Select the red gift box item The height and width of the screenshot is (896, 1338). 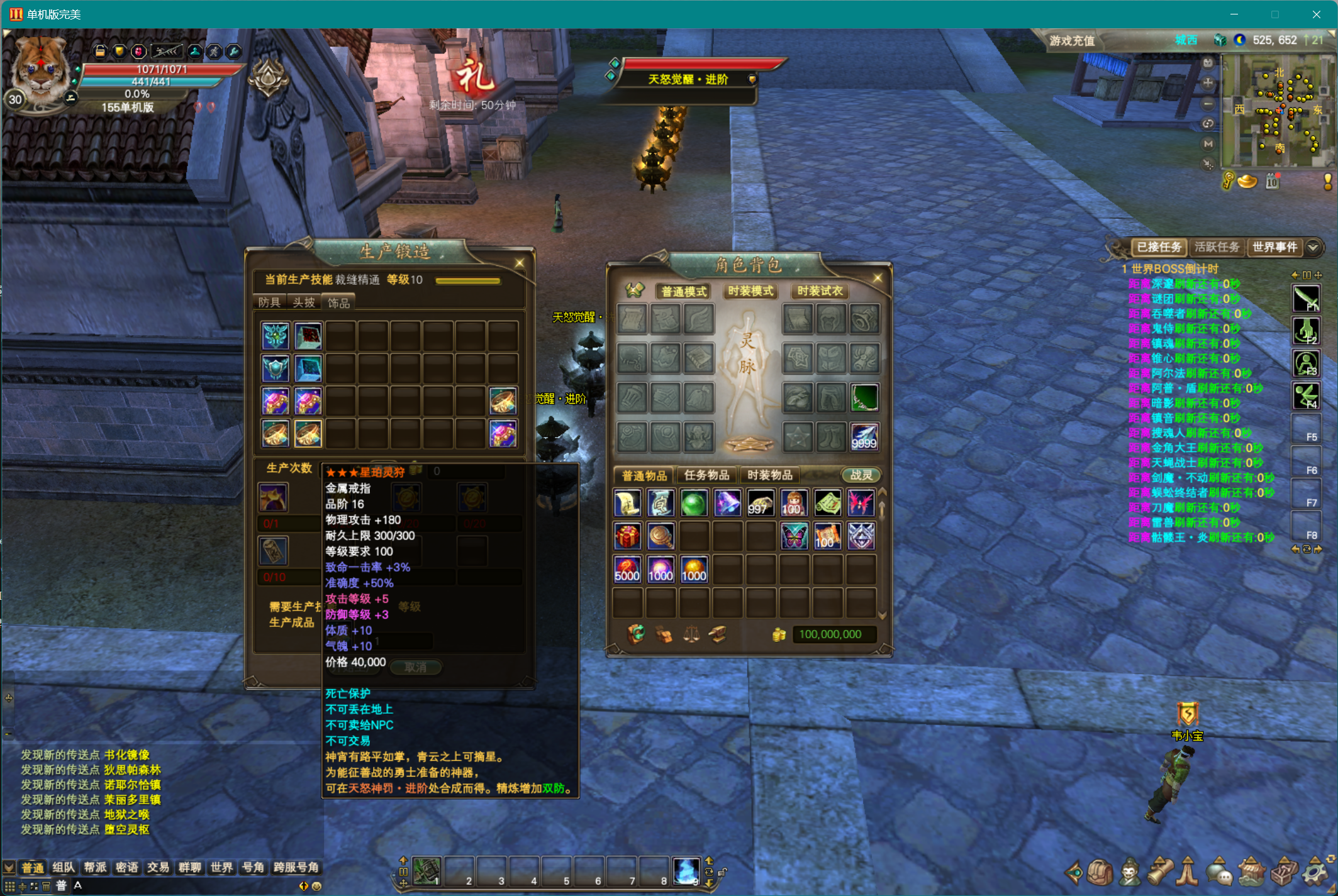[x=627, y=536]
